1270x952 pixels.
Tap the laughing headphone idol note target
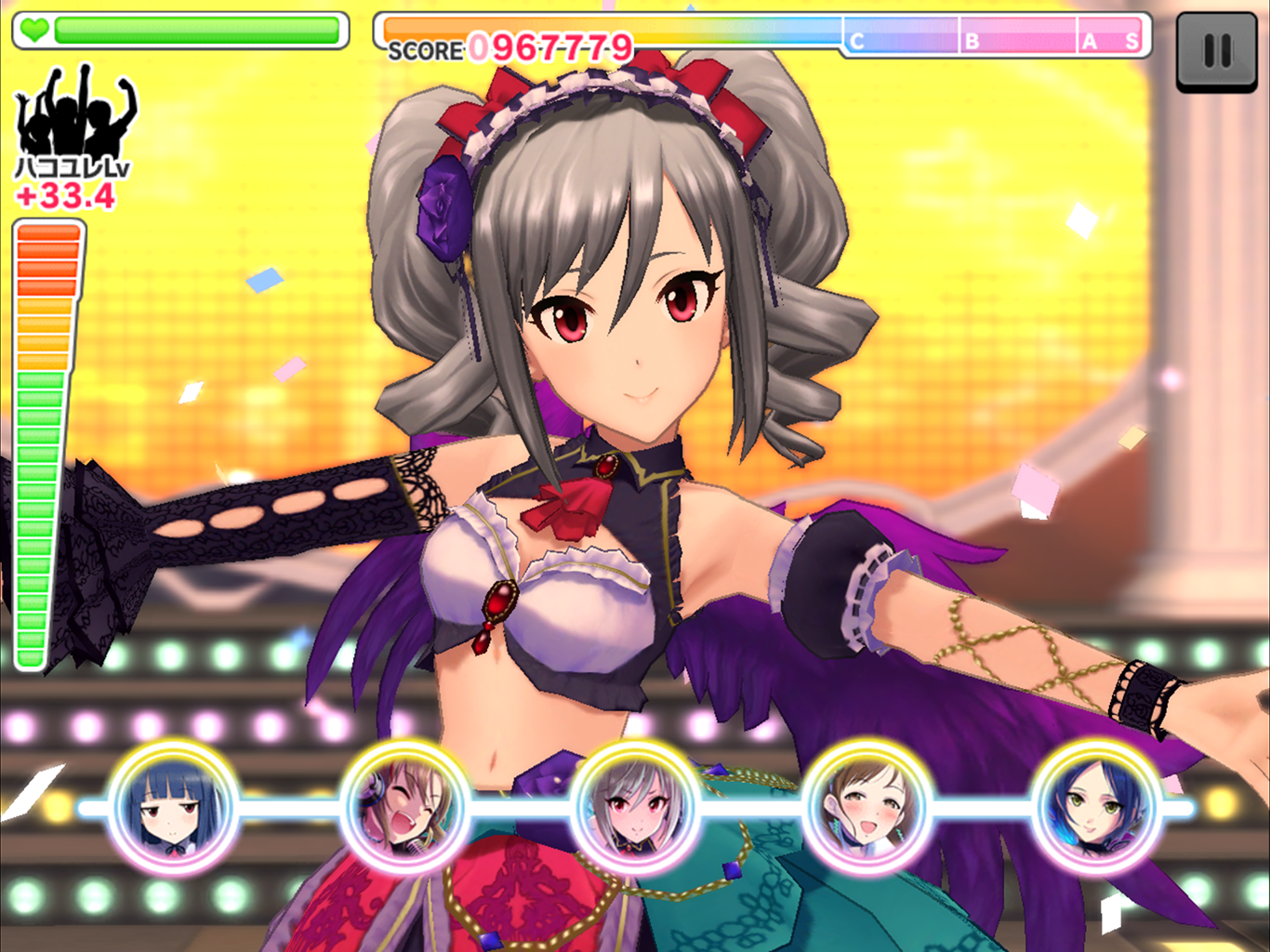pyautogui.click(x=405, y=807)
